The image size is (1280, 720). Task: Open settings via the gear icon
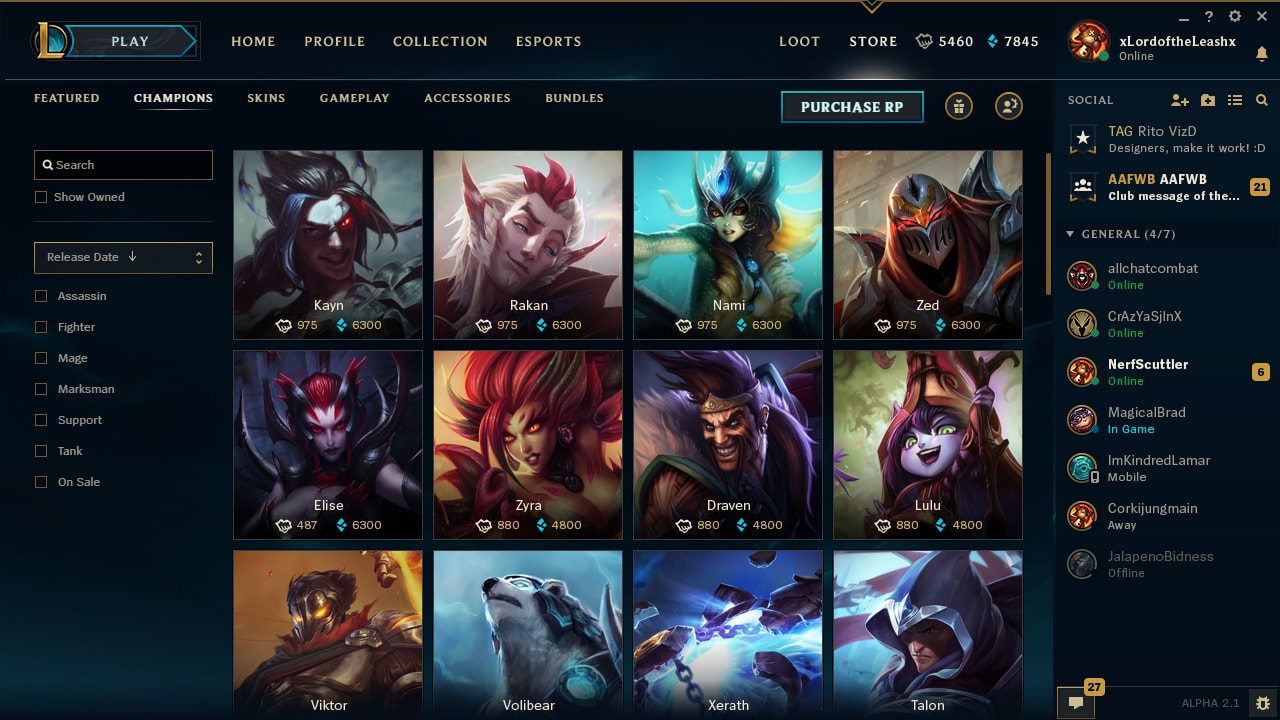[1234, 16]
